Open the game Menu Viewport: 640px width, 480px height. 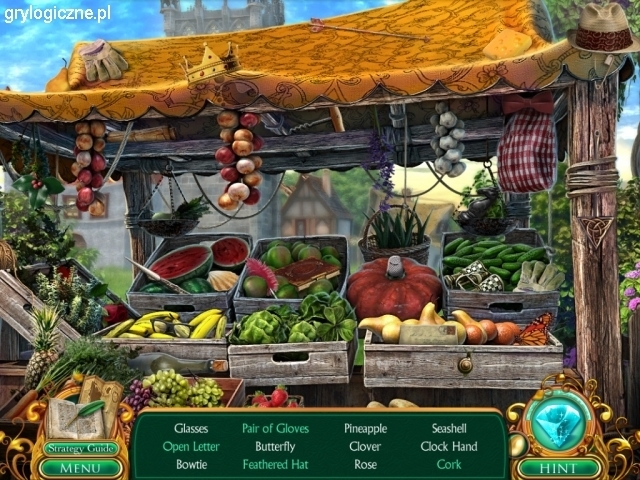(80, 466)
